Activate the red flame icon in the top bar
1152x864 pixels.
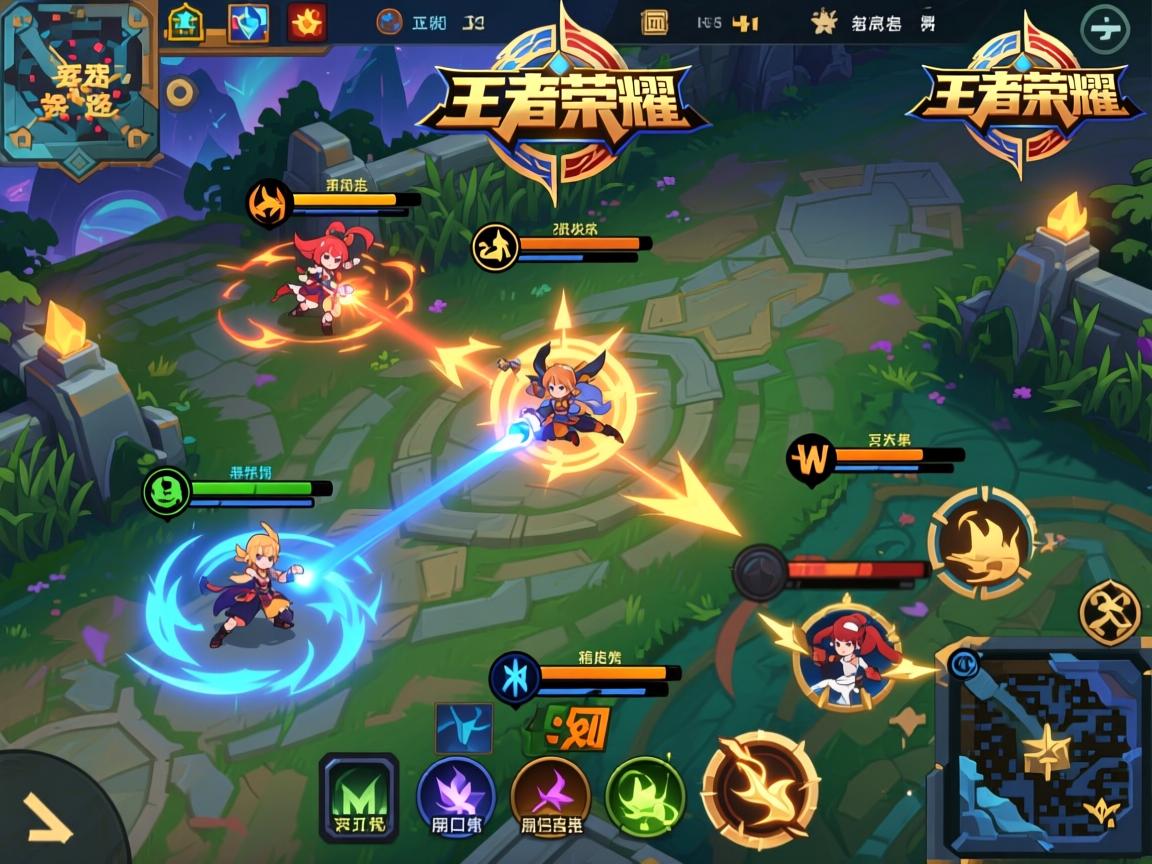point(307,22)
